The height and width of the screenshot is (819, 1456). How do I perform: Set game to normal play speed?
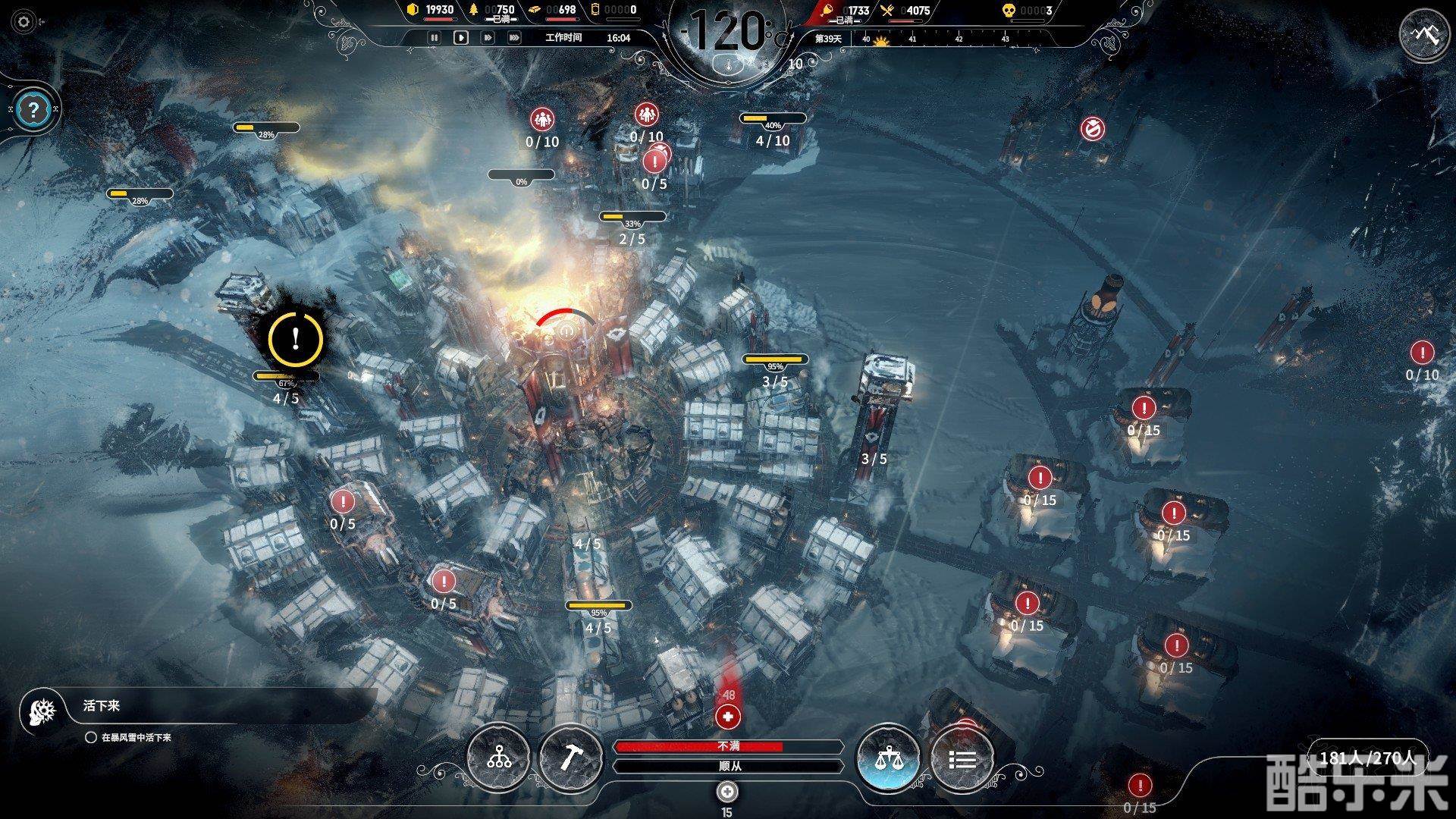[x=460, y=37]
